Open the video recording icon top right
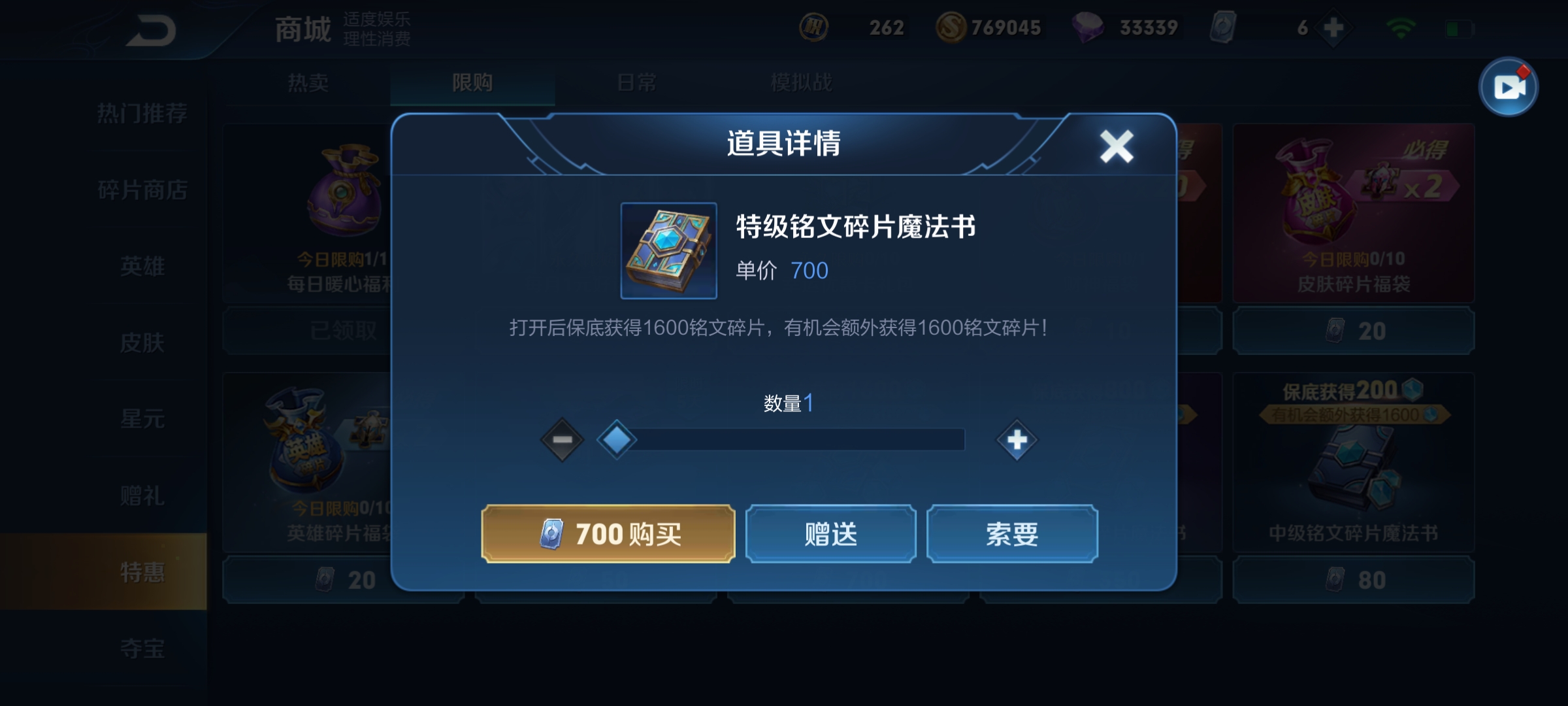This screenshot has width=1568, height=706. pos(1509,87)
